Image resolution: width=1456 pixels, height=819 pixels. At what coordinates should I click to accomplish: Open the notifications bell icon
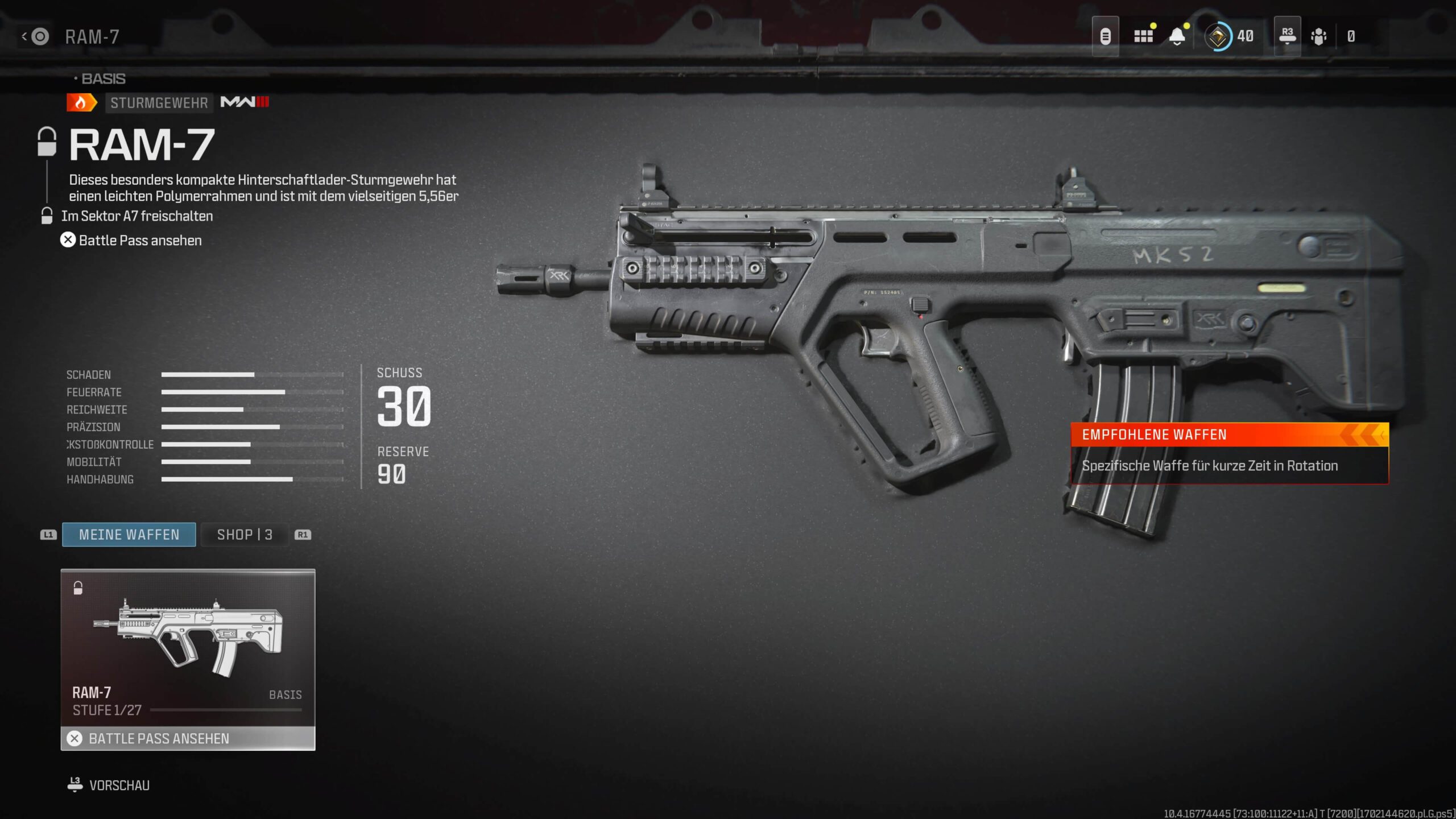(x=1177, y=37)
